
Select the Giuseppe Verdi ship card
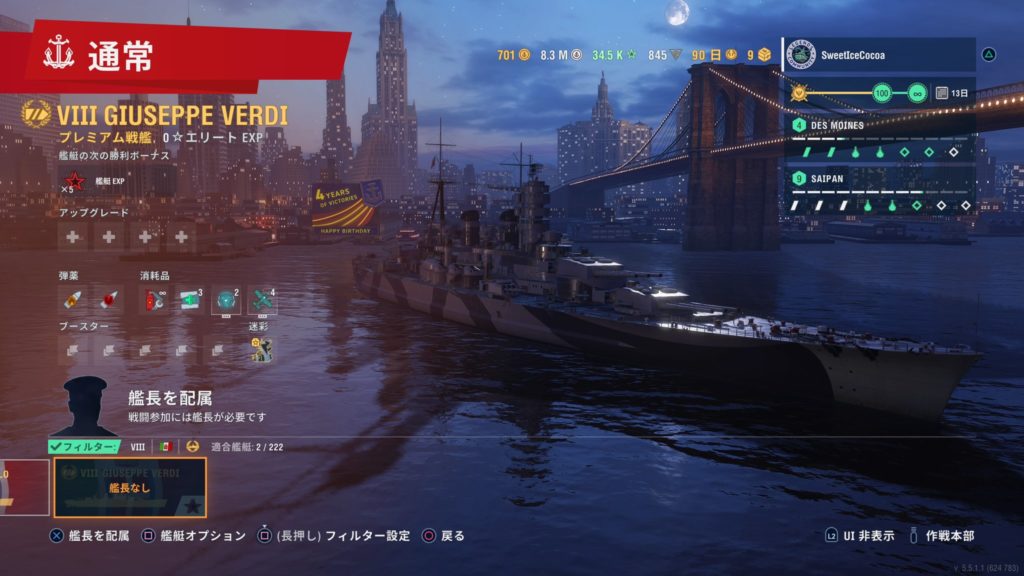[129, 487]
